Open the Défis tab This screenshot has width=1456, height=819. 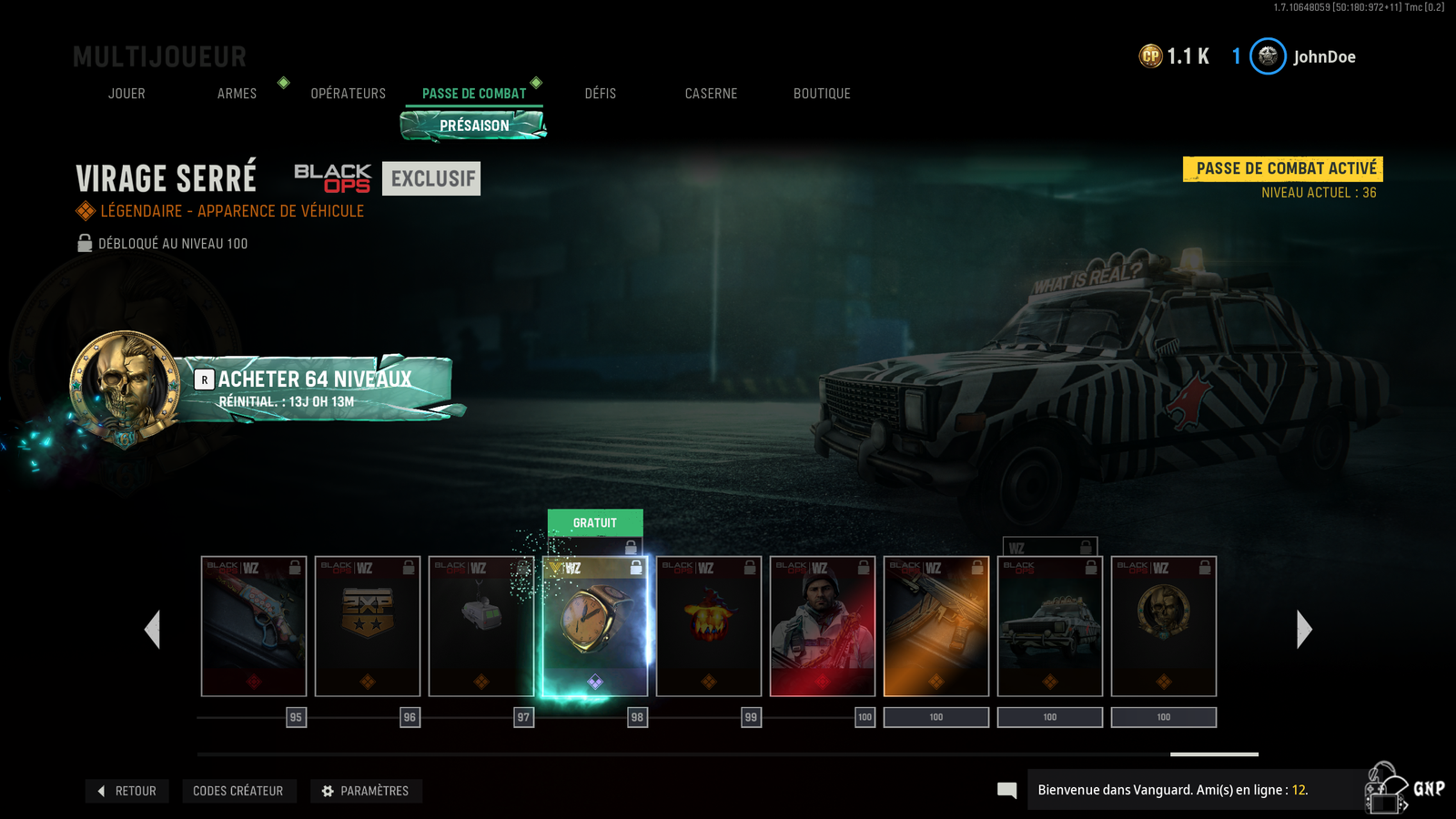point(600,94)
